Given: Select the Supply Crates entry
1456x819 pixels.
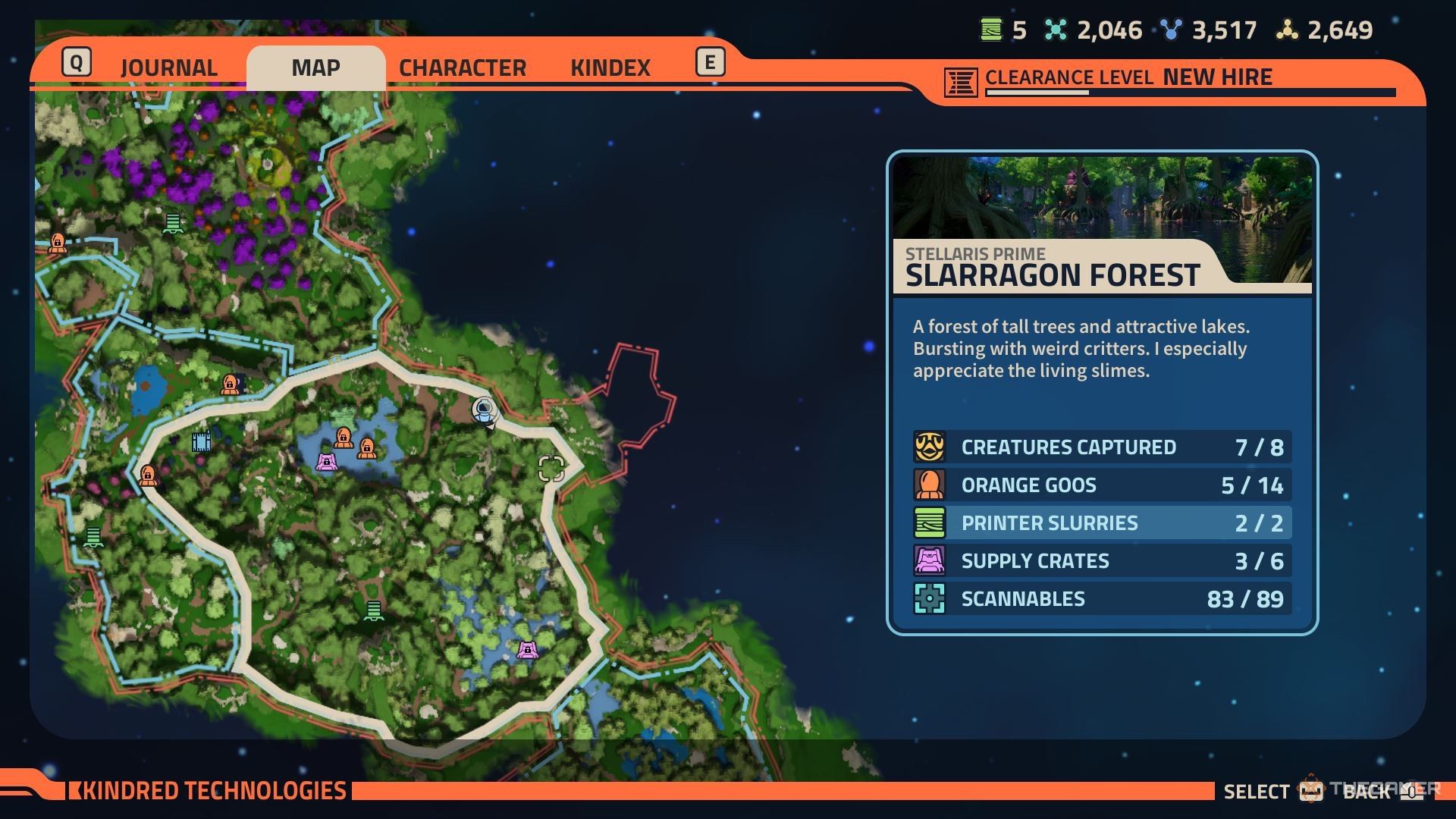Looking at the screenshot, I should point(1101,561).
